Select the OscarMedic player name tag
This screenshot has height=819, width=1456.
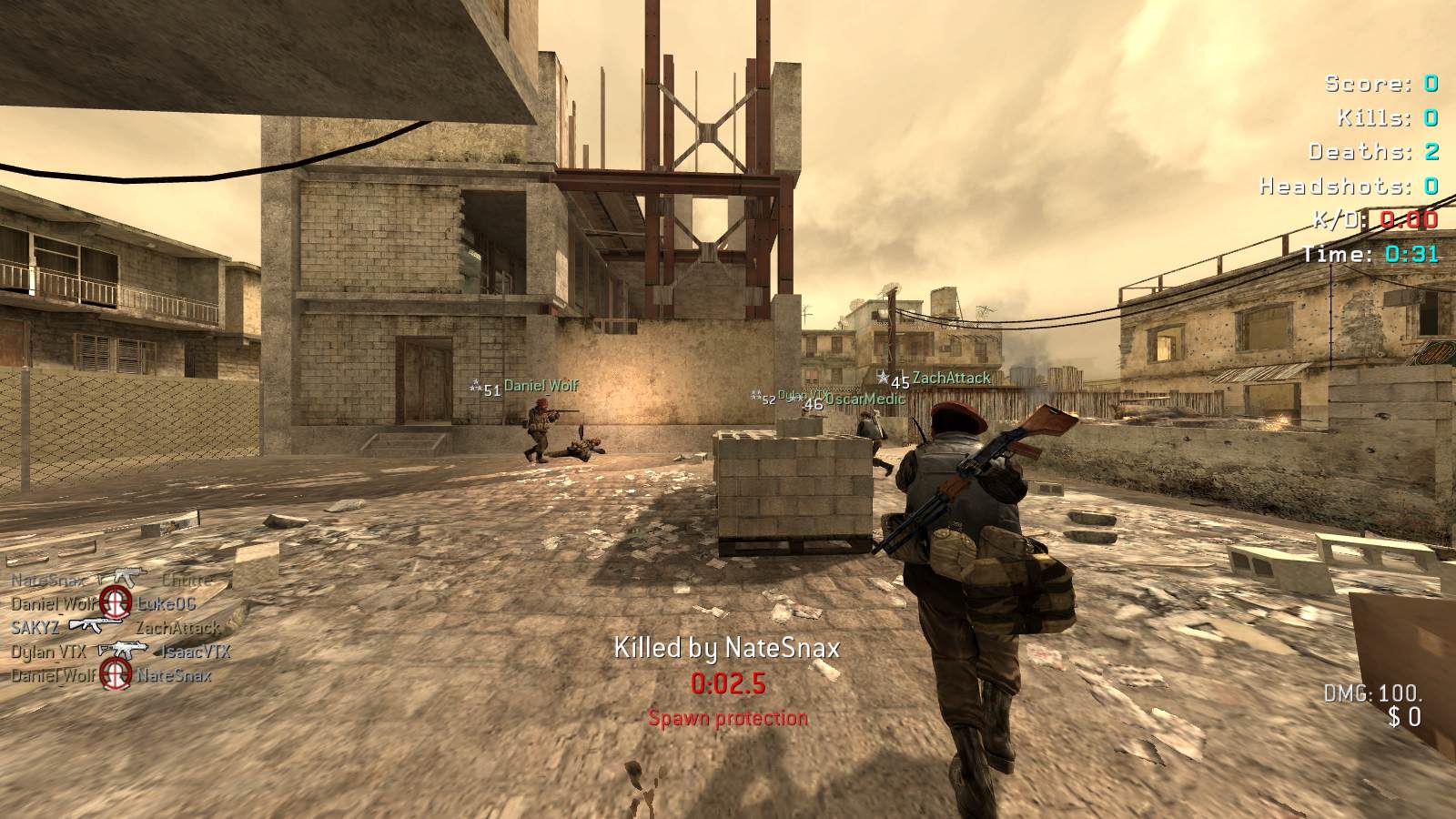[864, 399]
